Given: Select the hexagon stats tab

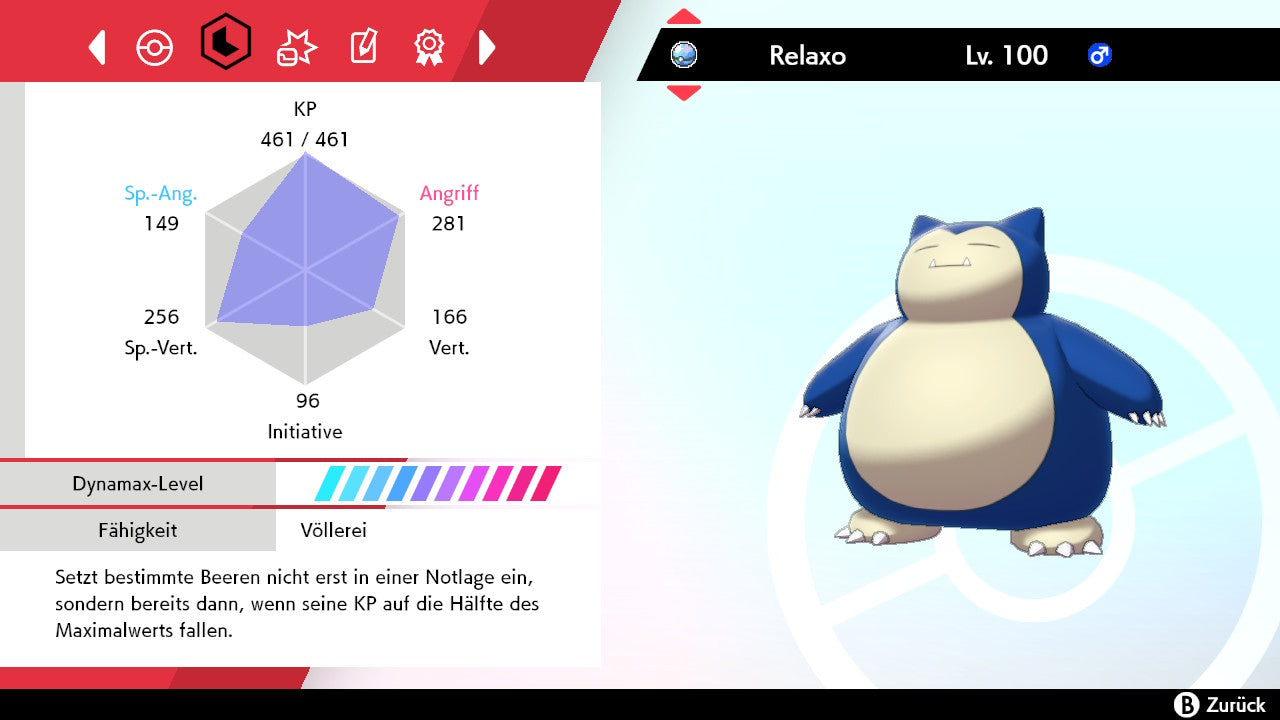Looking at the screenshot, I should coord(225,42).
